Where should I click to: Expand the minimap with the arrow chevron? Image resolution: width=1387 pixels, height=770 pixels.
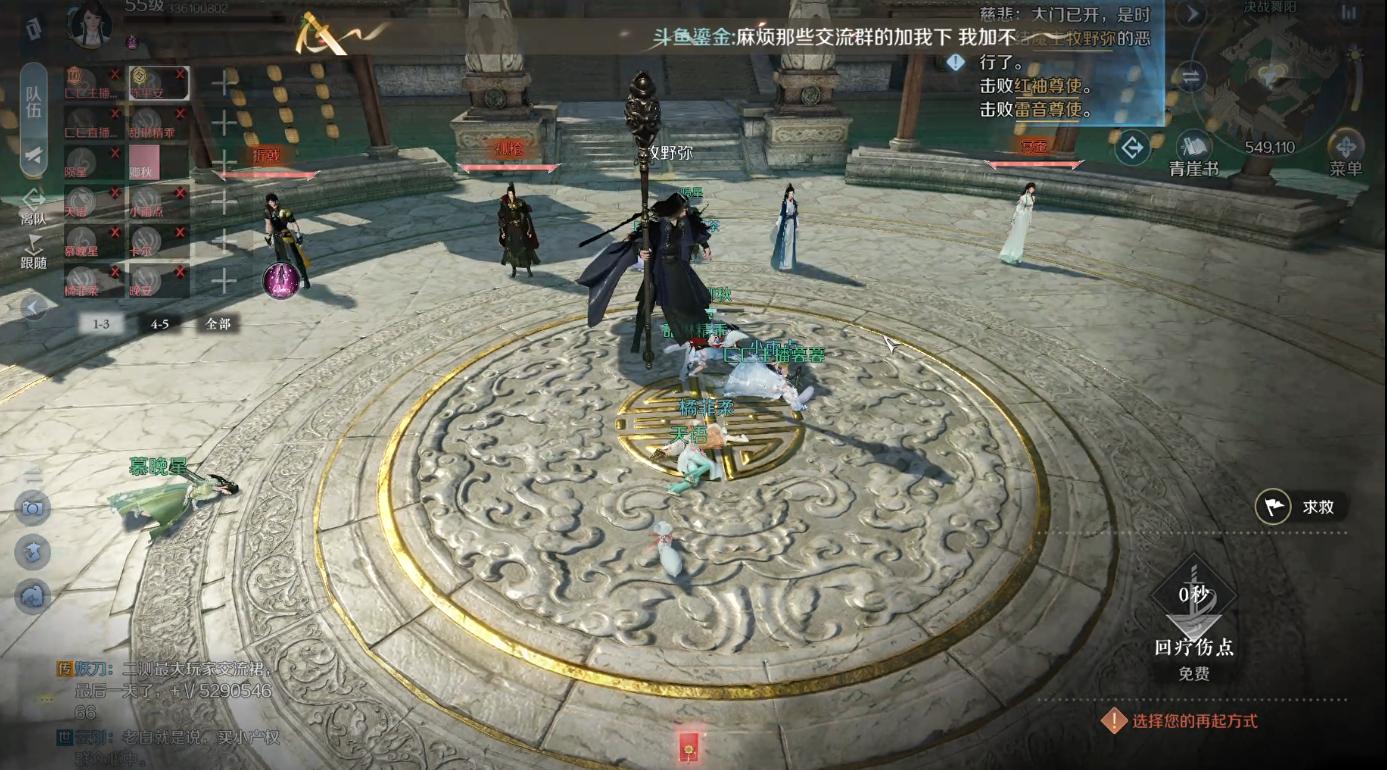[1193, 13]
